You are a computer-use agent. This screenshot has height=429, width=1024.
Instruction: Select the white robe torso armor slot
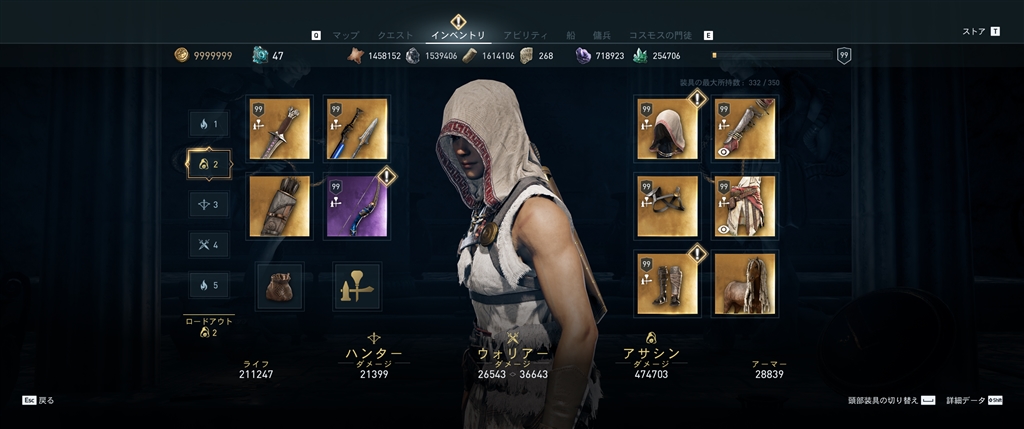point(745,206)
